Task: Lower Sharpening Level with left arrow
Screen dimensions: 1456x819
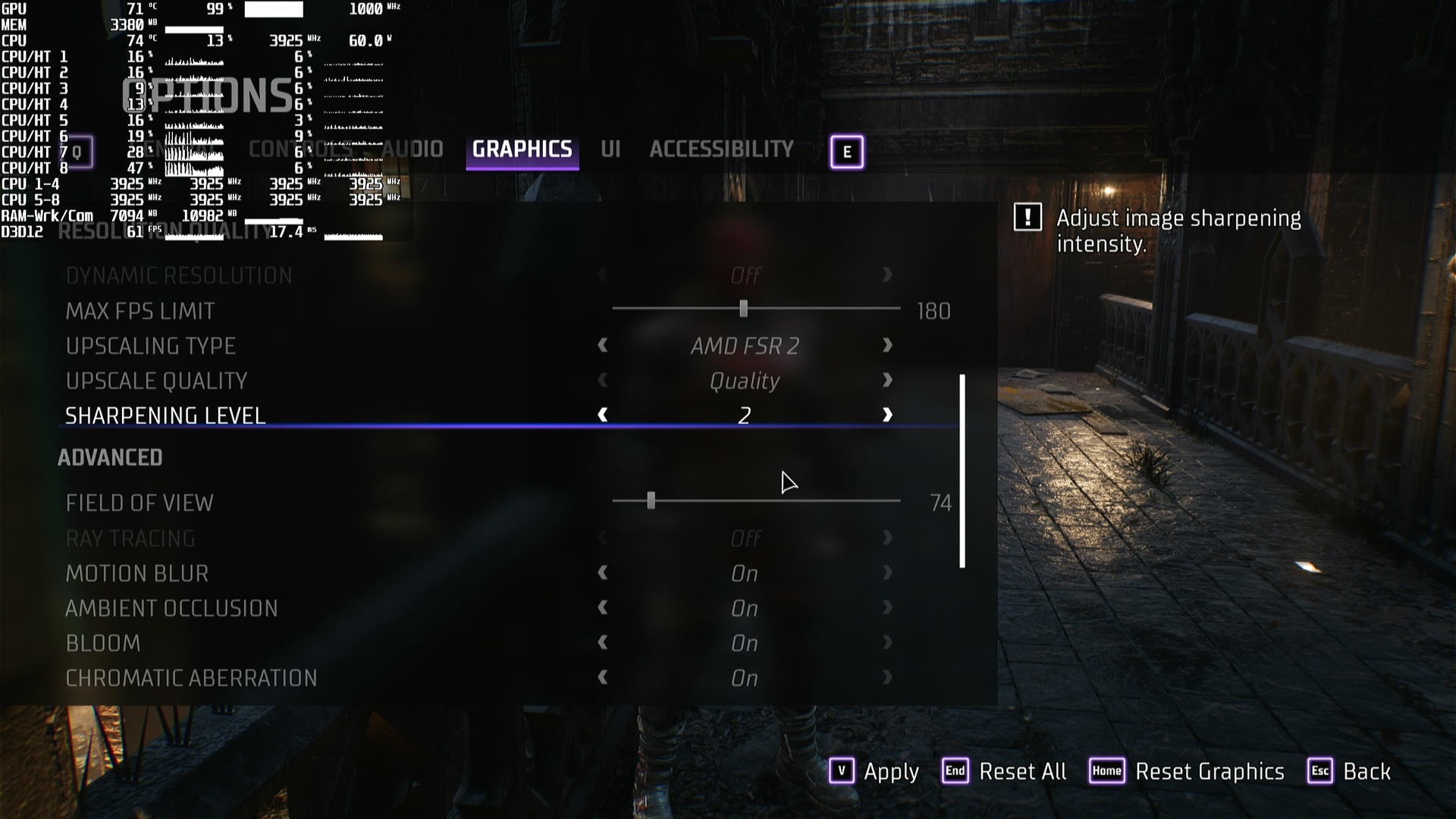Action: (603, 416)
